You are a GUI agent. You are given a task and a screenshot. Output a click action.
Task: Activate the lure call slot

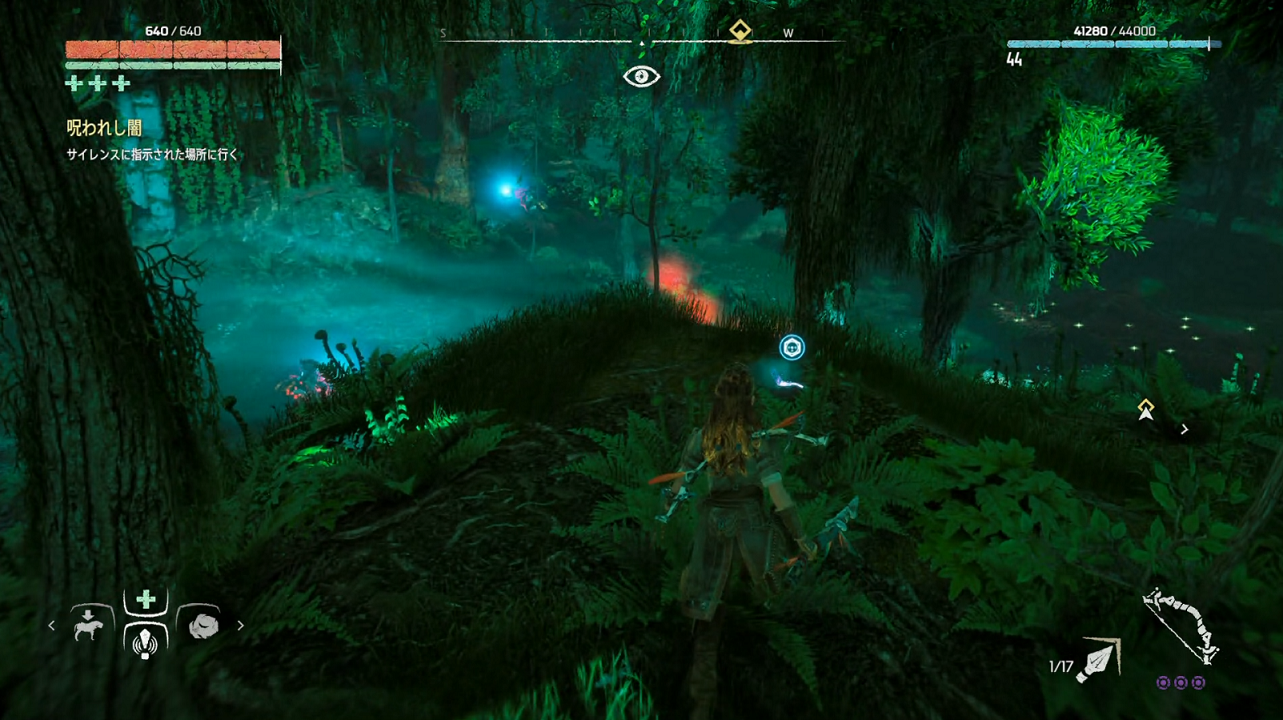click(x=146, y=640)
